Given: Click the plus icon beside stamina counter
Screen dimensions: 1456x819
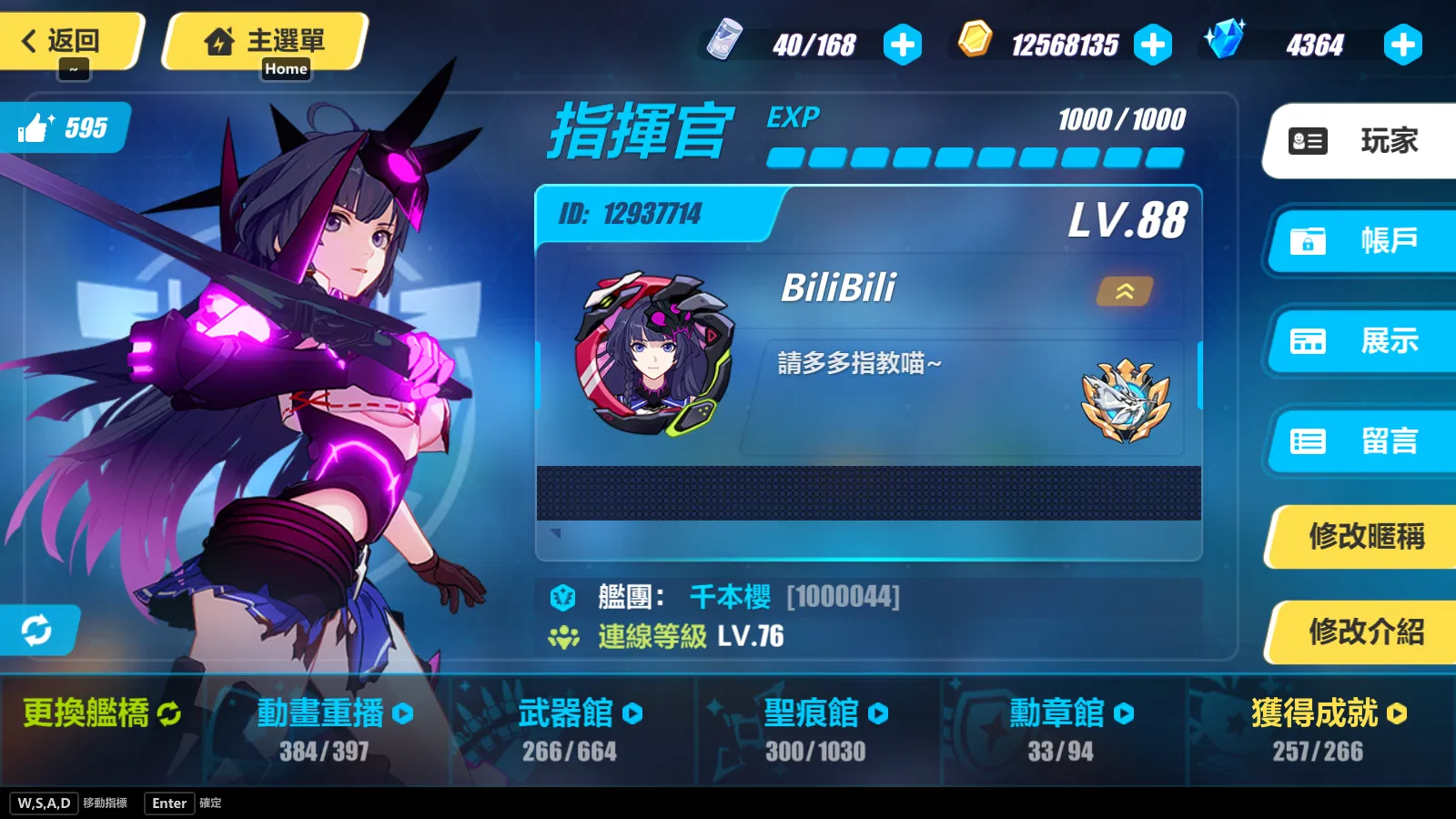Looking at the screenshot, I should 902,43.
